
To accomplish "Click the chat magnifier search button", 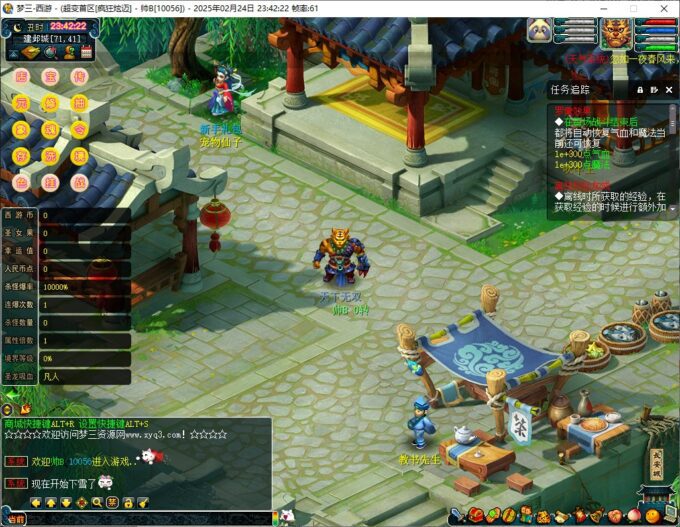I will pos(97,502).
